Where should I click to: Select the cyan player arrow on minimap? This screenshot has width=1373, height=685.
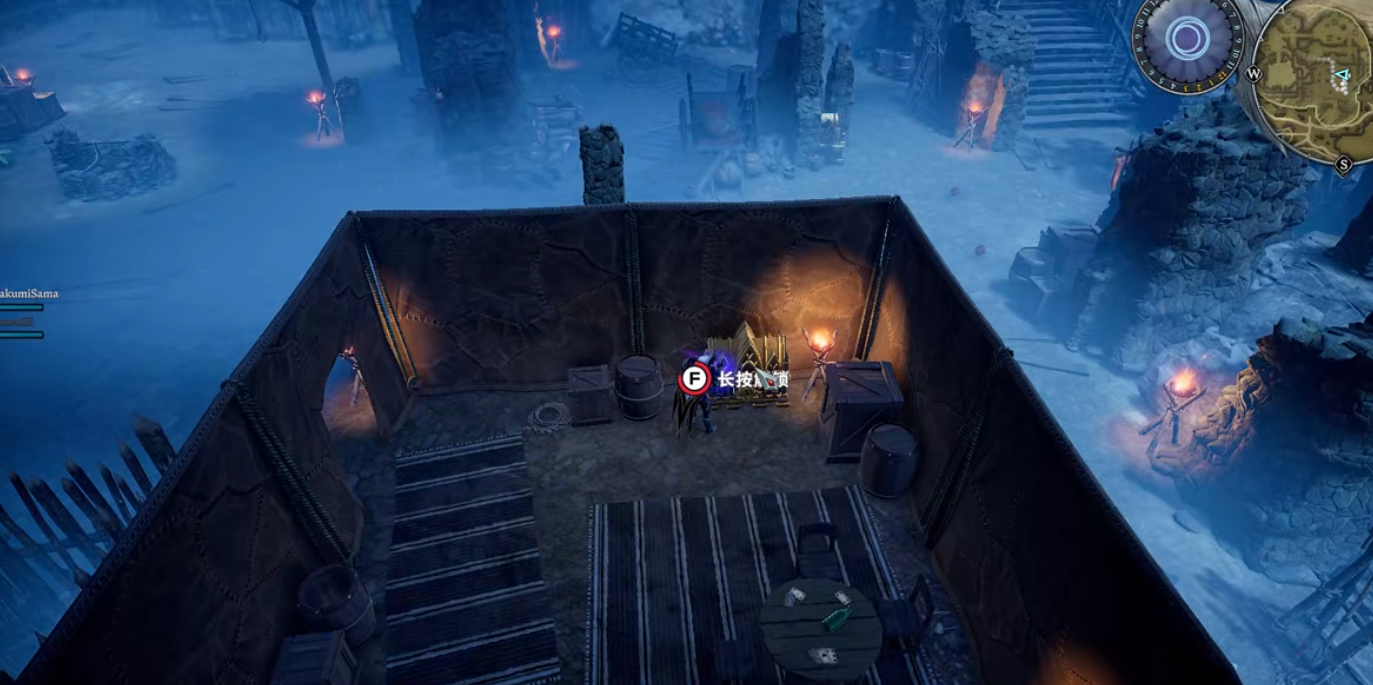point(1342,75)
